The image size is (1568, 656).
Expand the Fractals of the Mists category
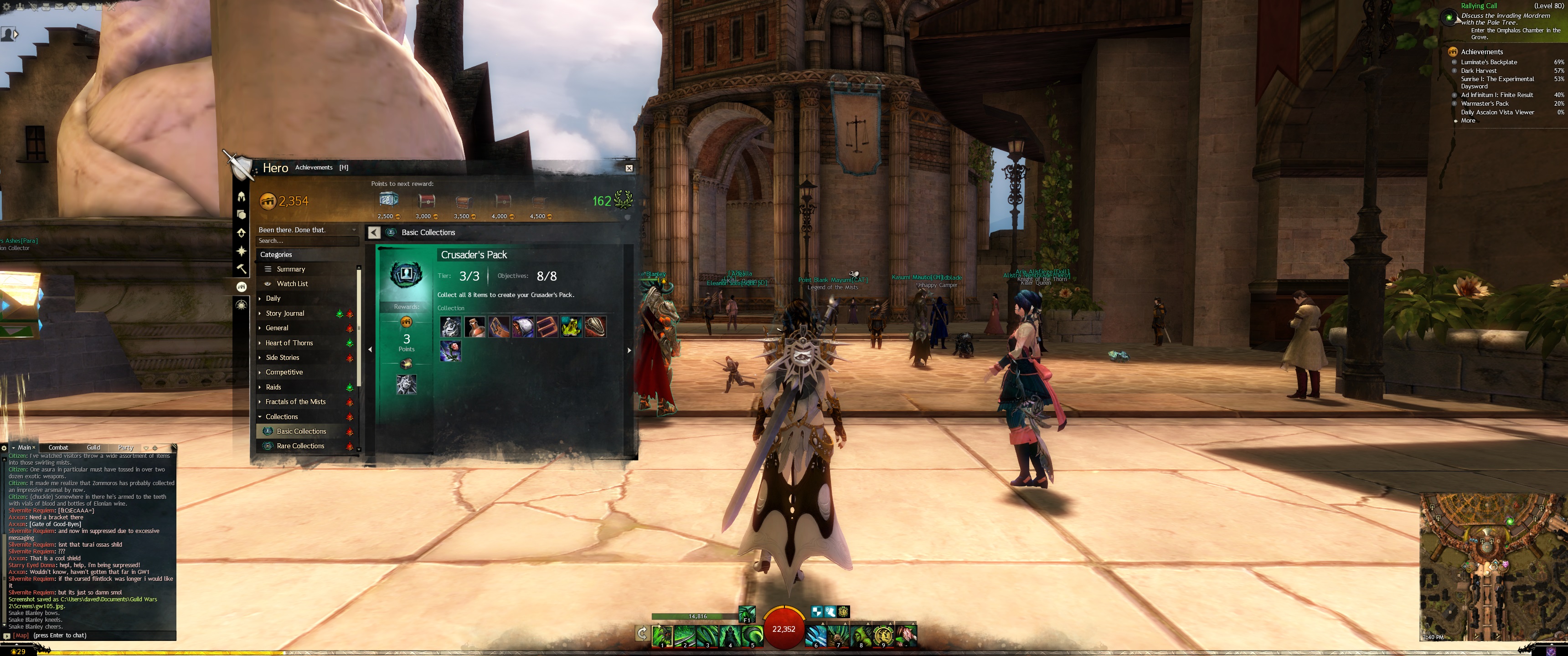(294, 402)
